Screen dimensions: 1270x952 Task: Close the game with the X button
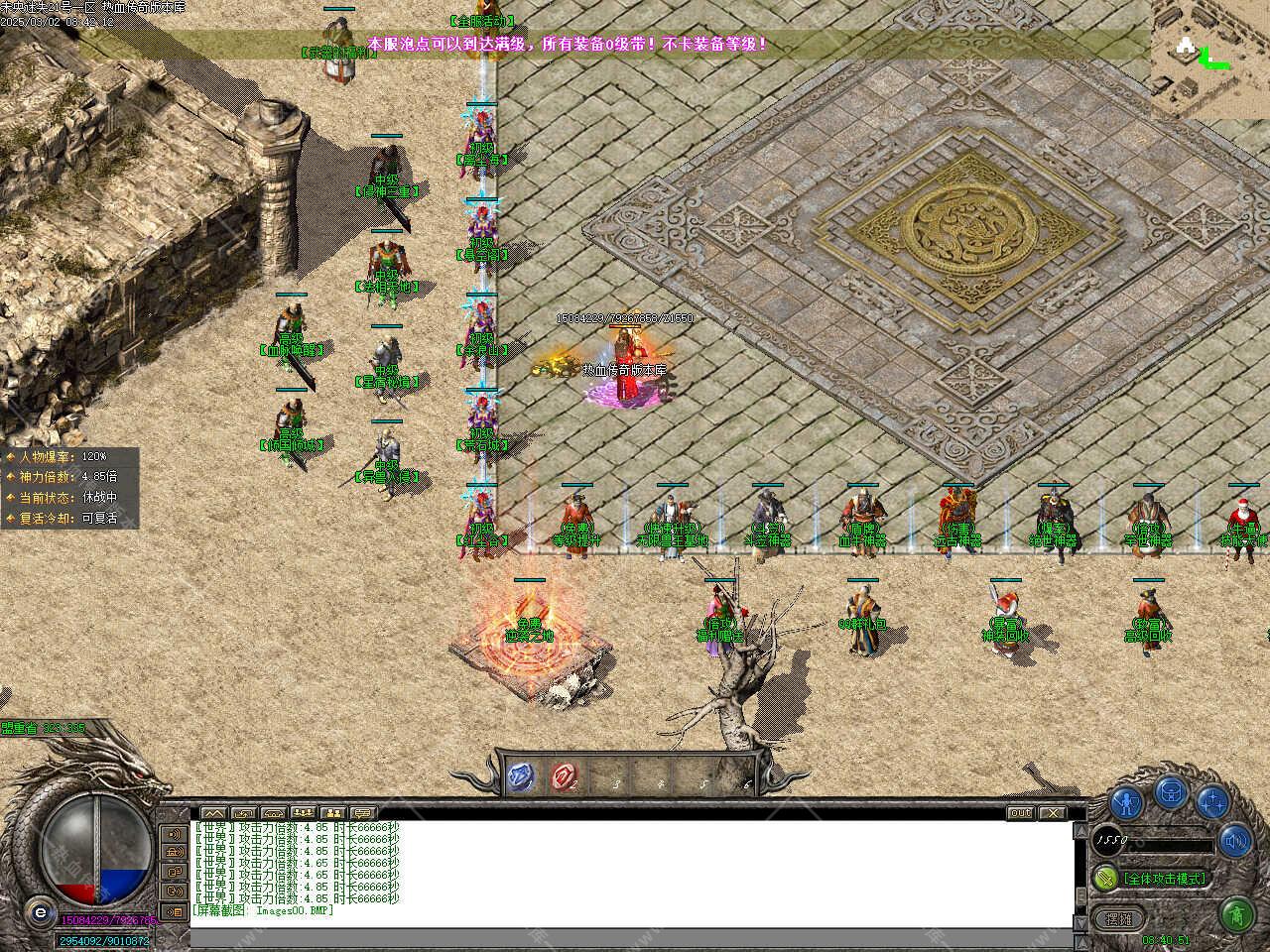[x=1052, y=813]
